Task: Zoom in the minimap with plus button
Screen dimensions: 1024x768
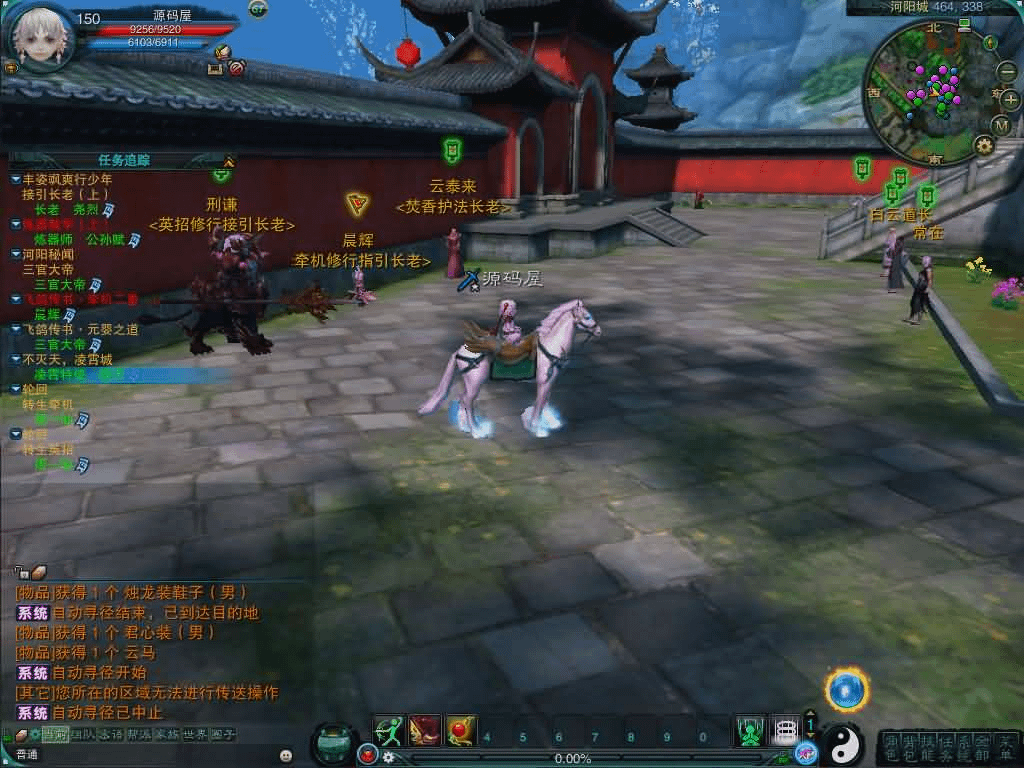Action: point(1010,99)
